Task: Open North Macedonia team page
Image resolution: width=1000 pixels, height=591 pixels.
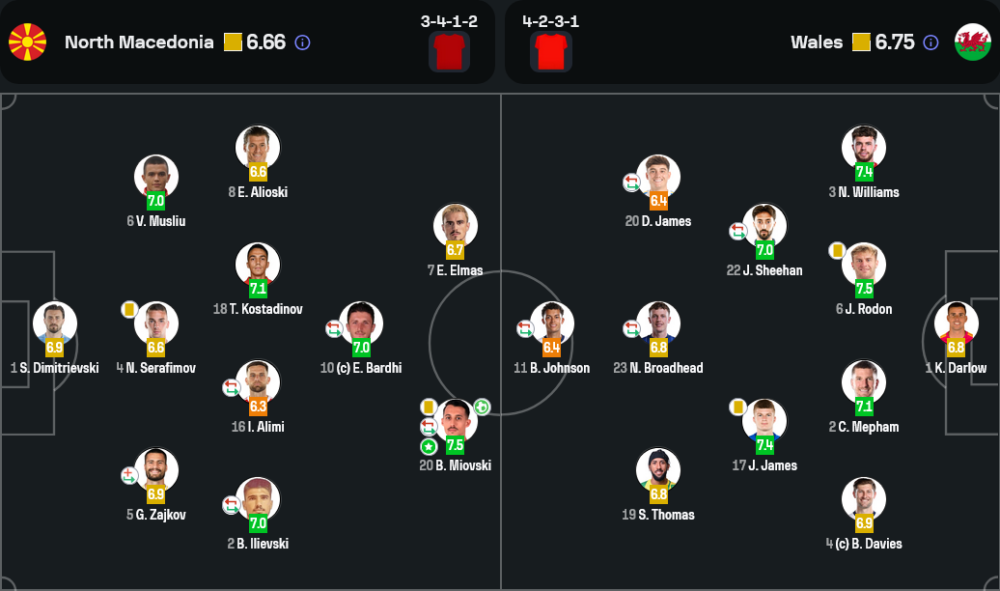Action: coord(138,42)
